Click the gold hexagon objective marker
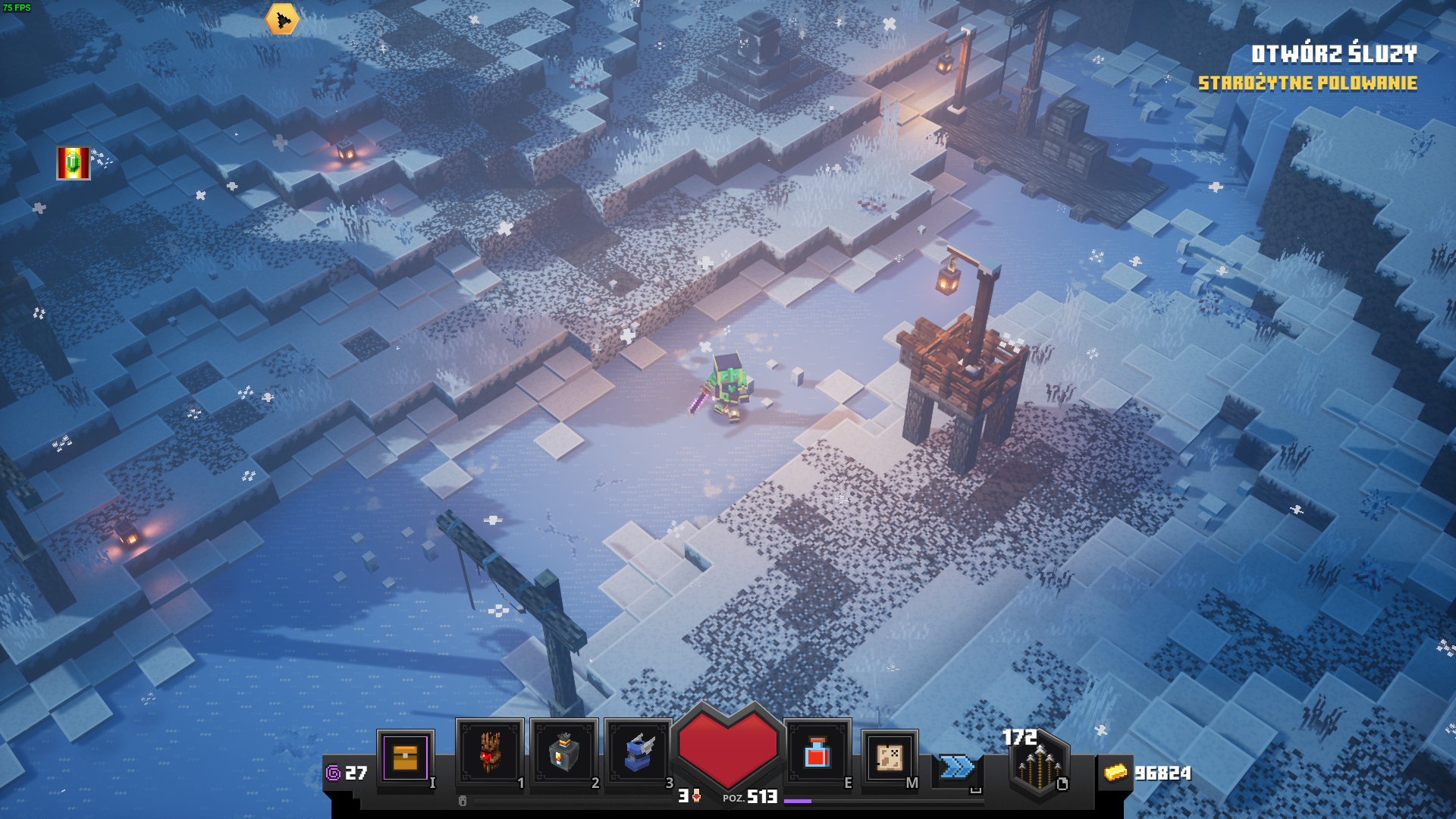 pos(282,20)
